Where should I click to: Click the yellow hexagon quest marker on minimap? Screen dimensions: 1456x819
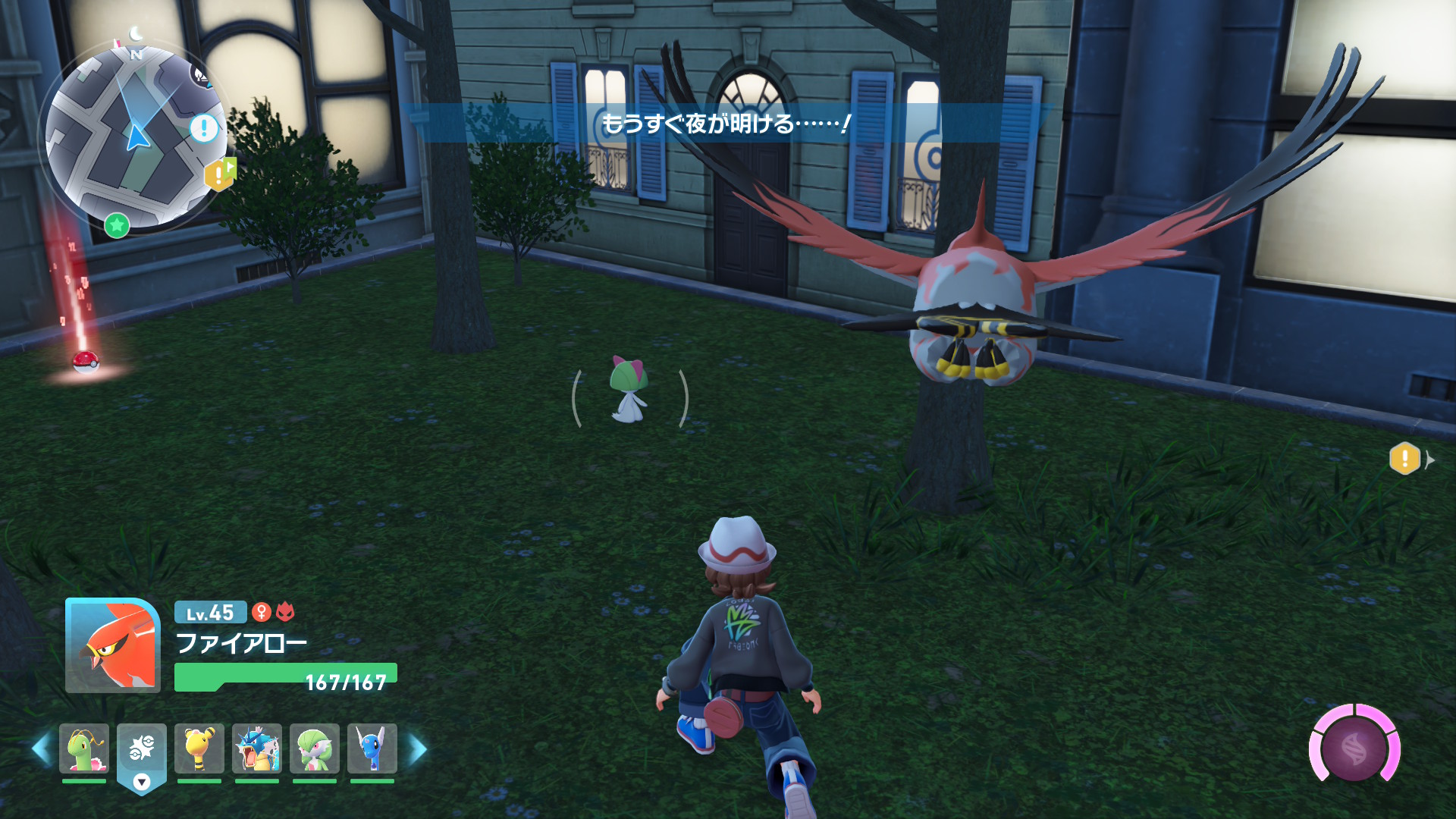pyautogui.click(x=219, y=175)
